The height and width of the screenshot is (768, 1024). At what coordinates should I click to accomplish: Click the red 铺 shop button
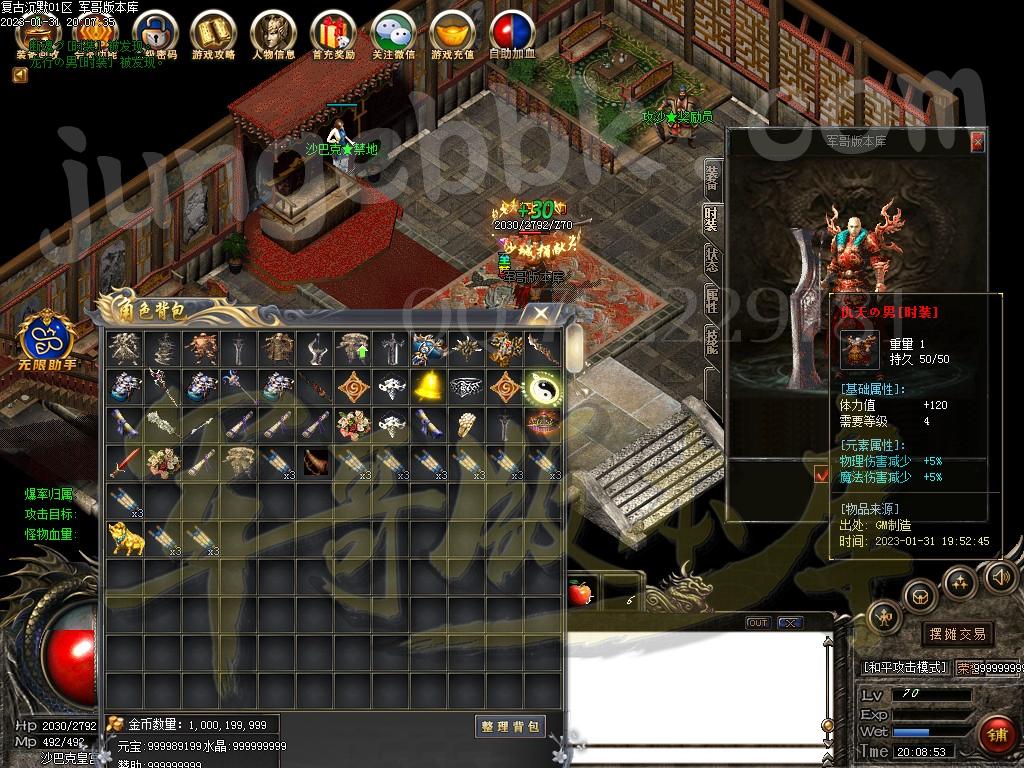[996, 735]
